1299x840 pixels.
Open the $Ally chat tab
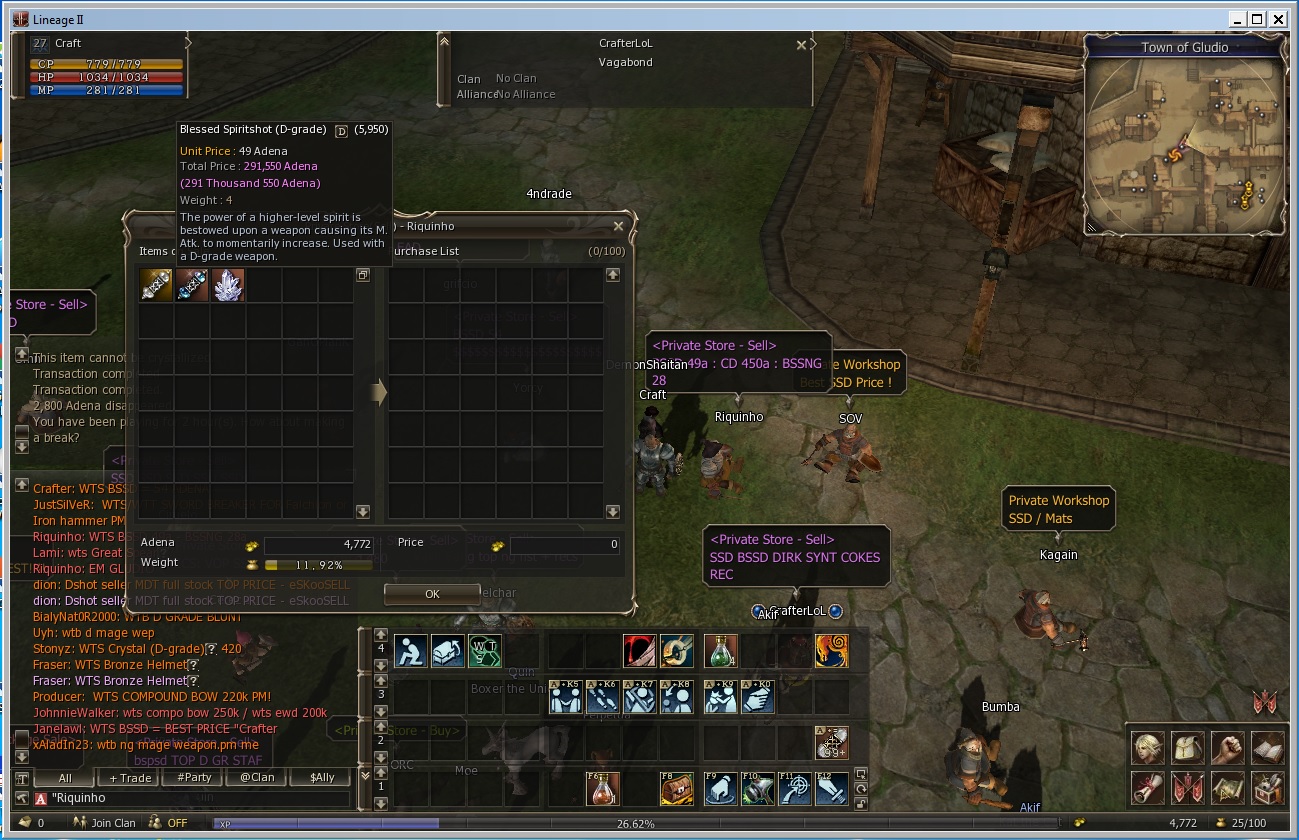point(322,777)
